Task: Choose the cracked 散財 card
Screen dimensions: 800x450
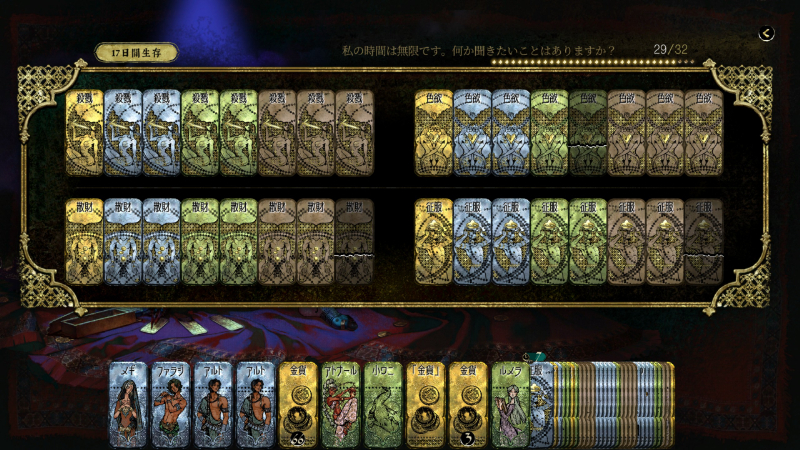Action: coord(354,241)
